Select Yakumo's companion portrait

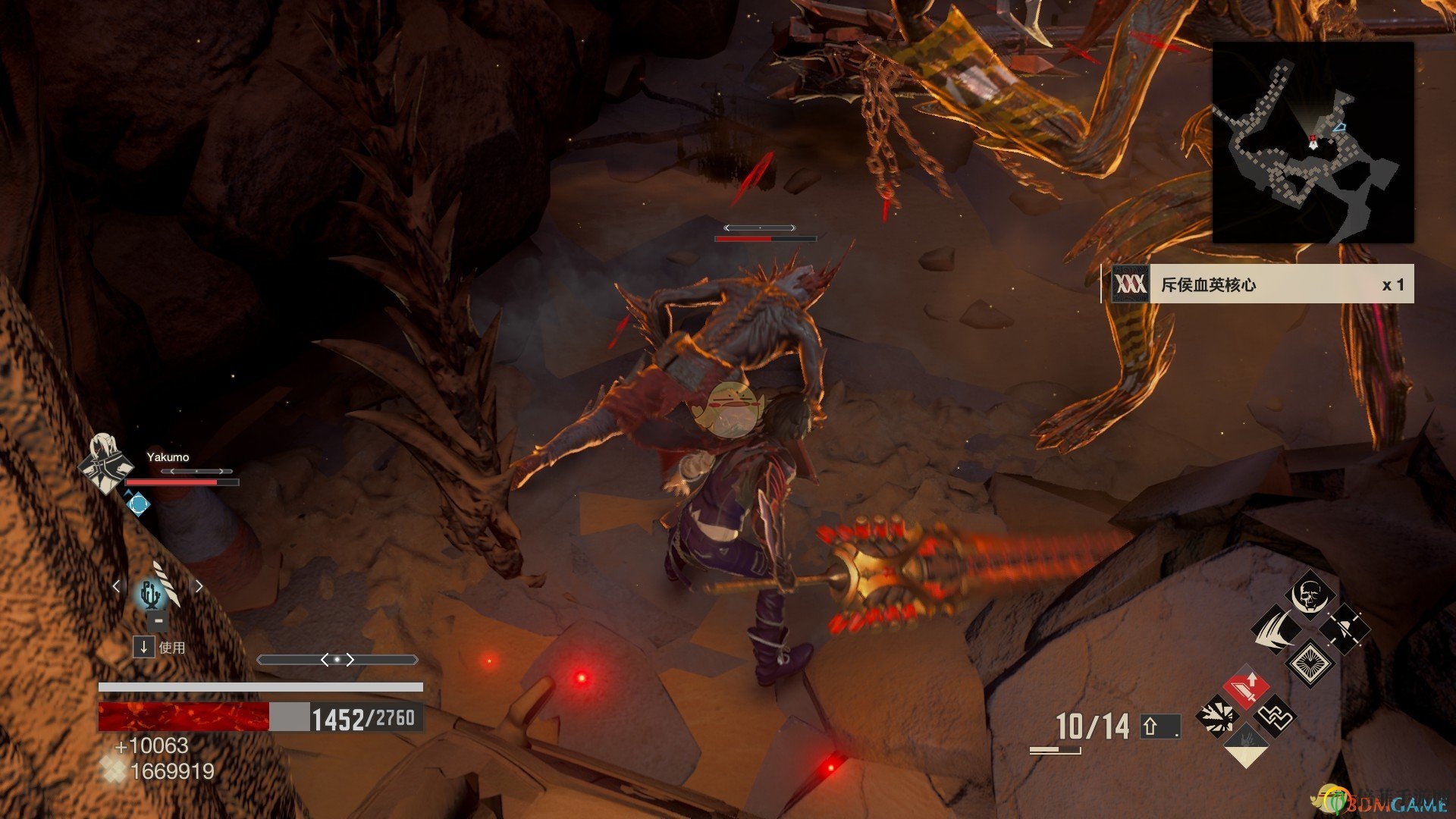coord(105,463)
